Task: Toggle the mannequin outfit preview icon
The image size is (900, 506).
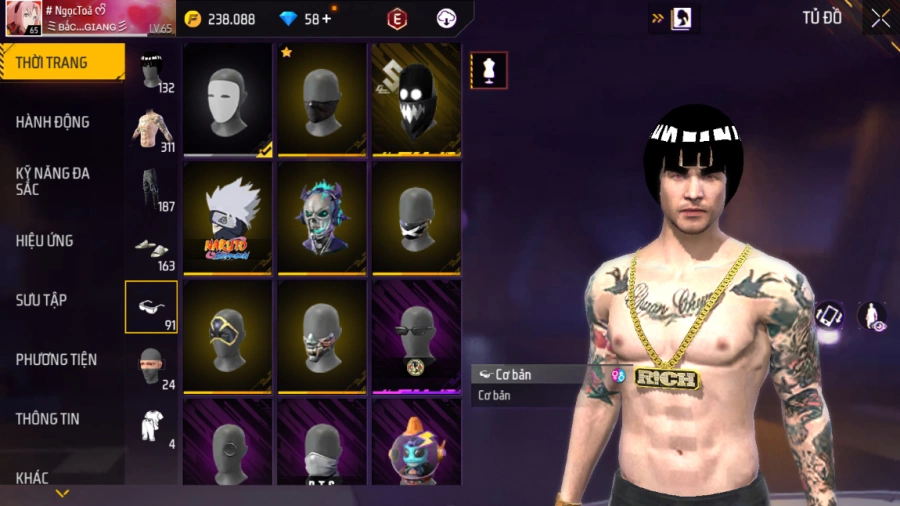Action: 489,71
